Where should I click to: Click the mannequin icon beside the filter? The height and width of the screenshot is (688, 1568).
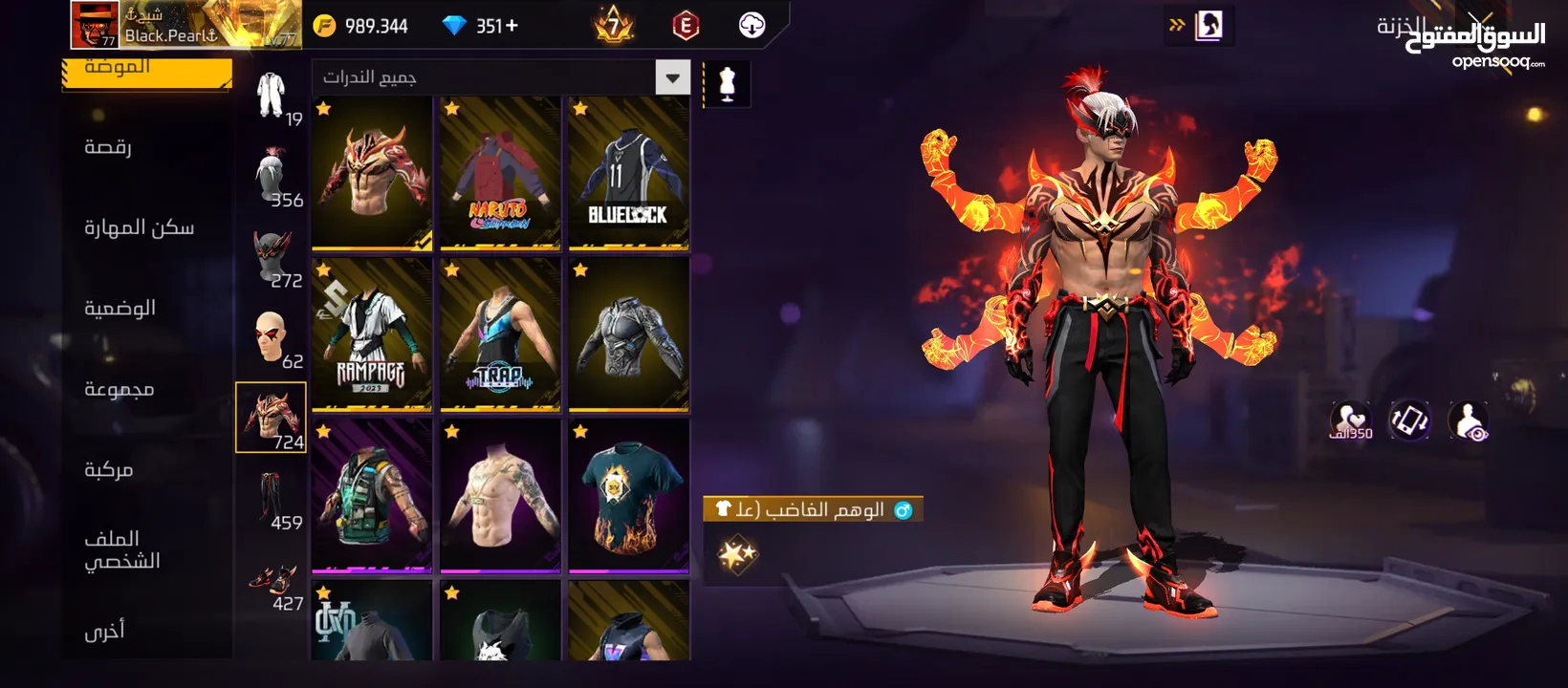(x=727, y=84)
